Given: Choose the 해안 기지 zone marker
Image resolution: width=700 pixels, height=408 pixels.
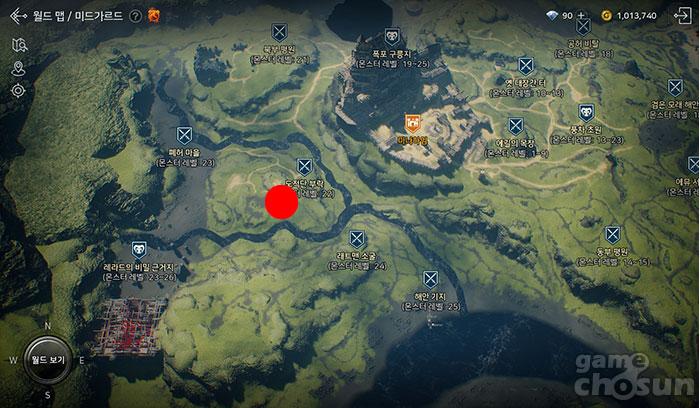Looking at the screenshot, I should click(431, 278).
